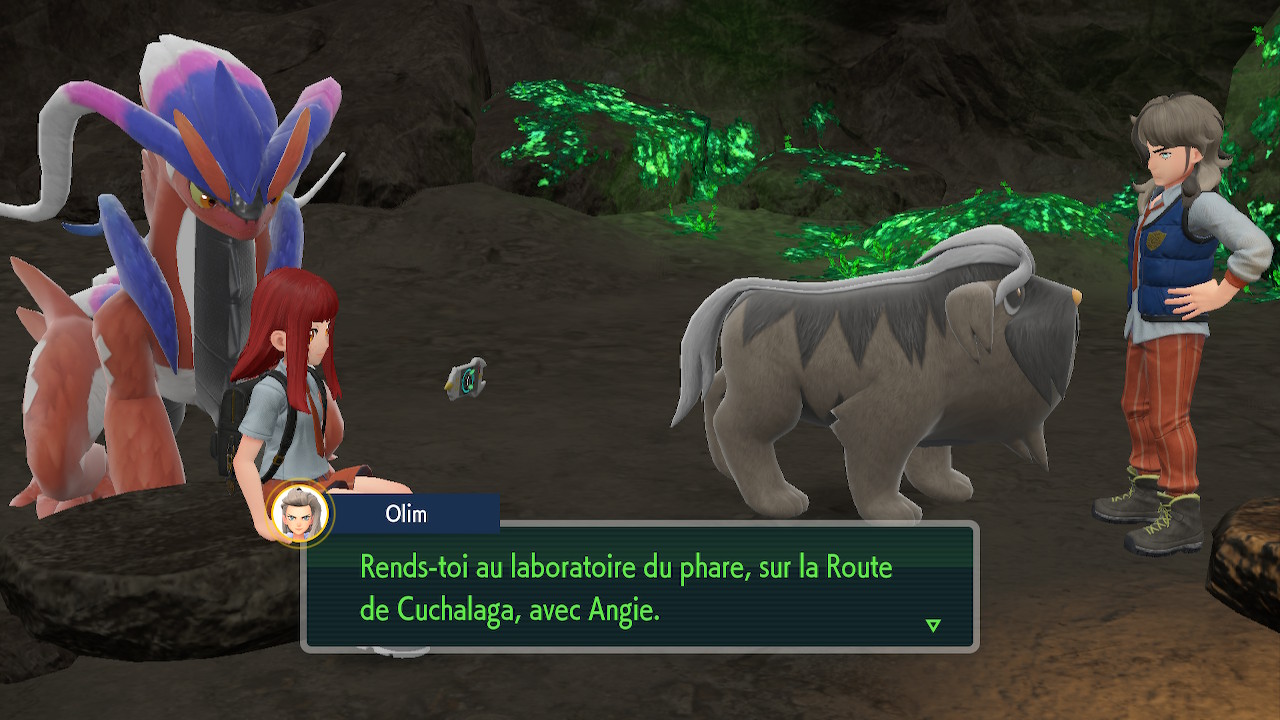1280x720 pixels.
Task: Select Olim's speaker portrait icon
Action: click(300, 514)
